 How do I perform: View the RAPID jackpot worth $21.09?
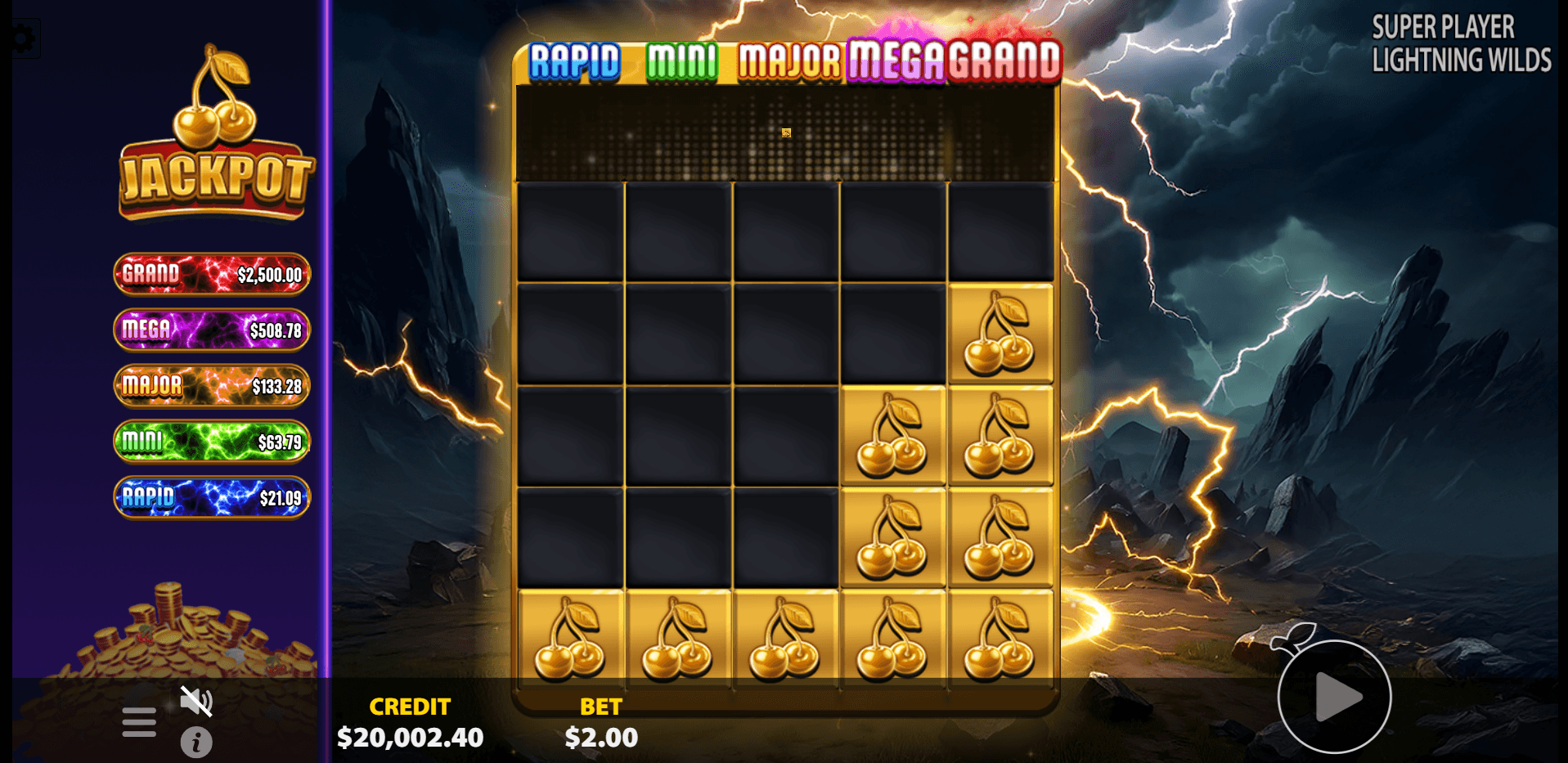pyautogui.click(x=211, y=496)
